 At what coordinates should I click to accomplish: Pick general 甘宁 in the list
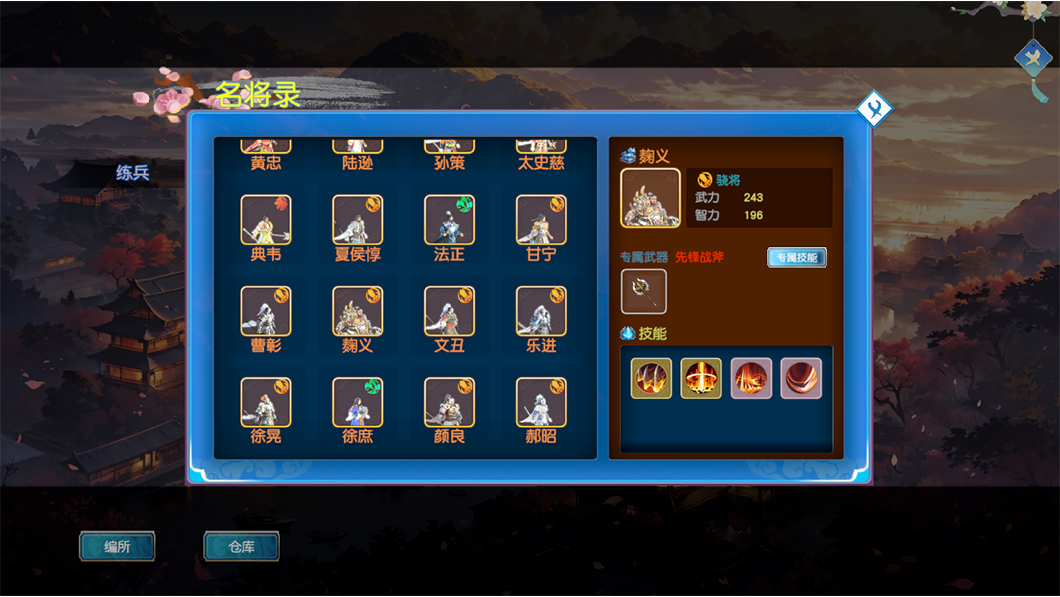tap(541, 220)
